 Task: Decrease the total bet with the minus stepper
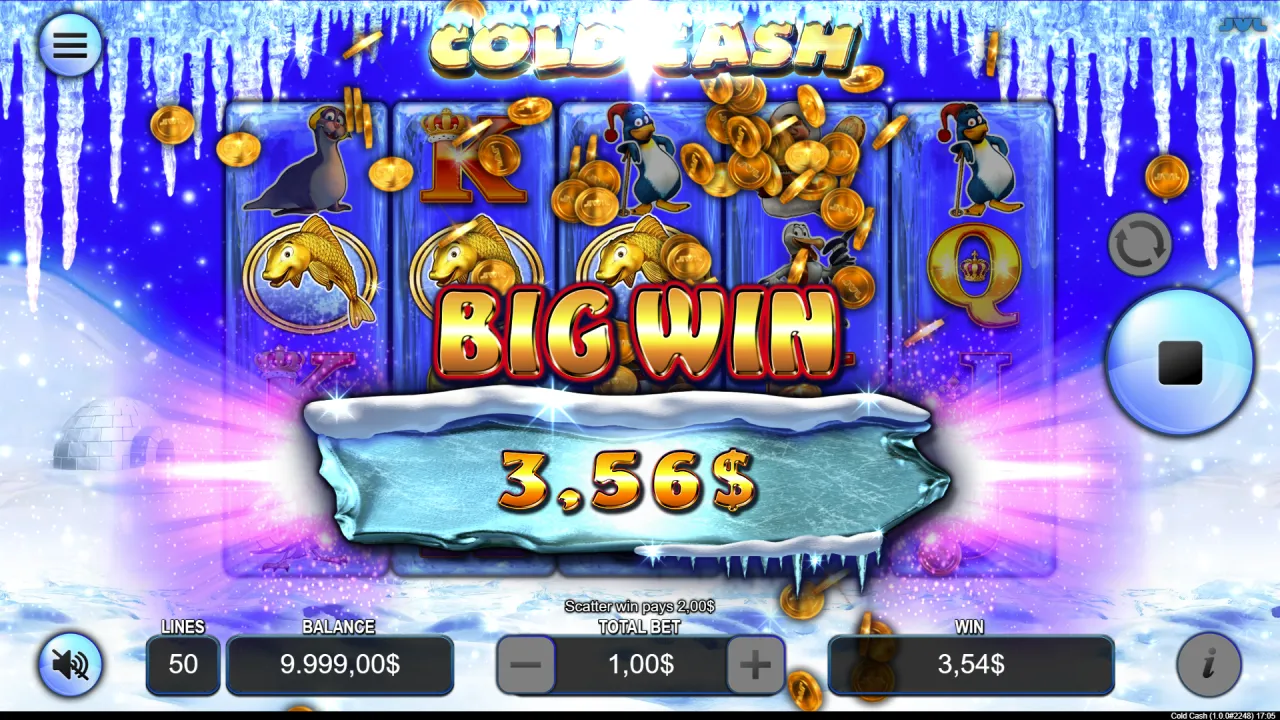(x=527, y=665)
